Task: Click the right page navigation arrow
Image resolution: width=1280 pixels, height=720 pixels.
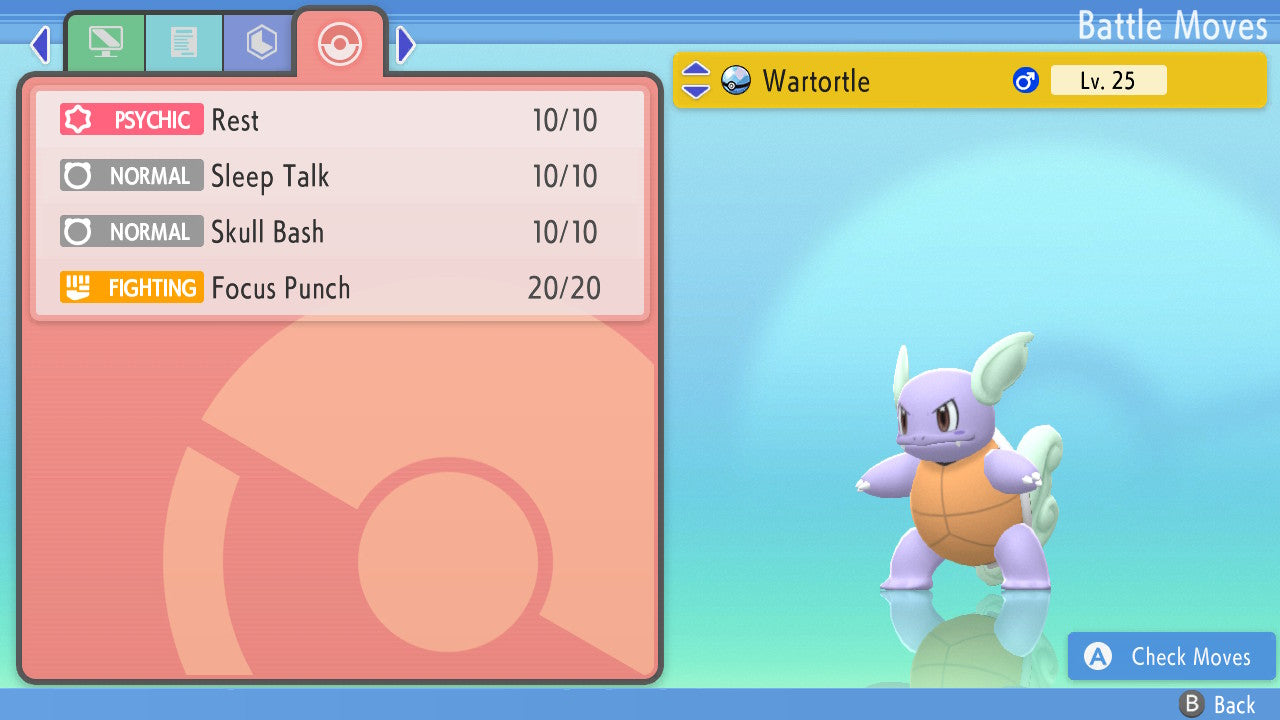Action: 404,44
